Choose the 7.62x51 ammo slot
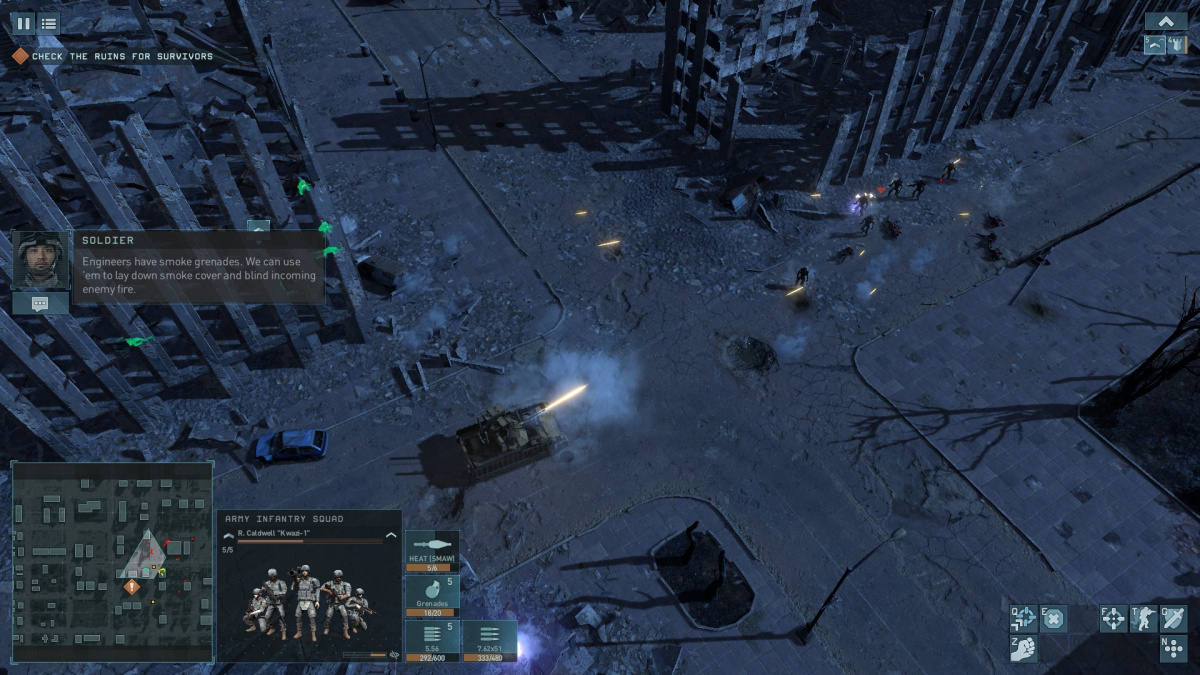 pos(490,641)
